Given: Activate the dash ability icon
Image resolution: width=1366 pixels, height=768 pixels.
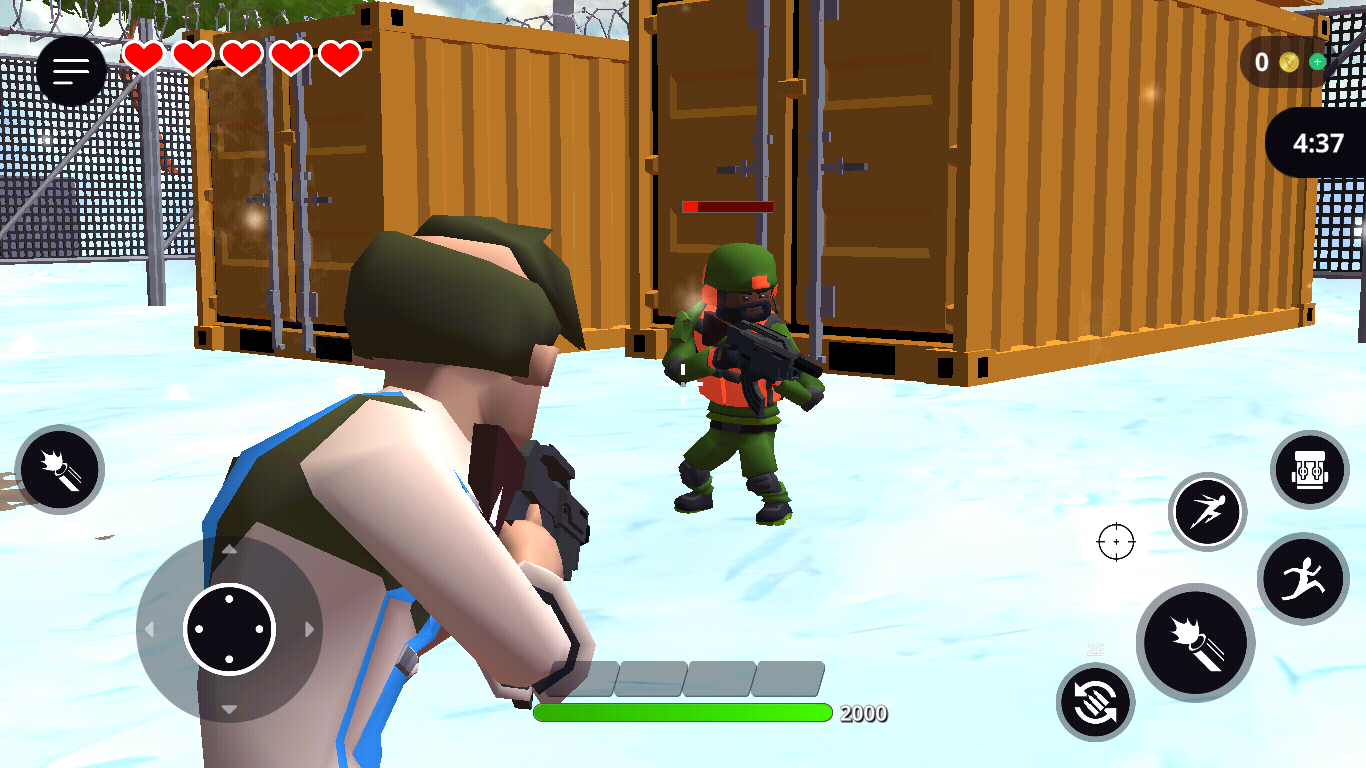Looking at the screenshot, I should pos(1207,512).
